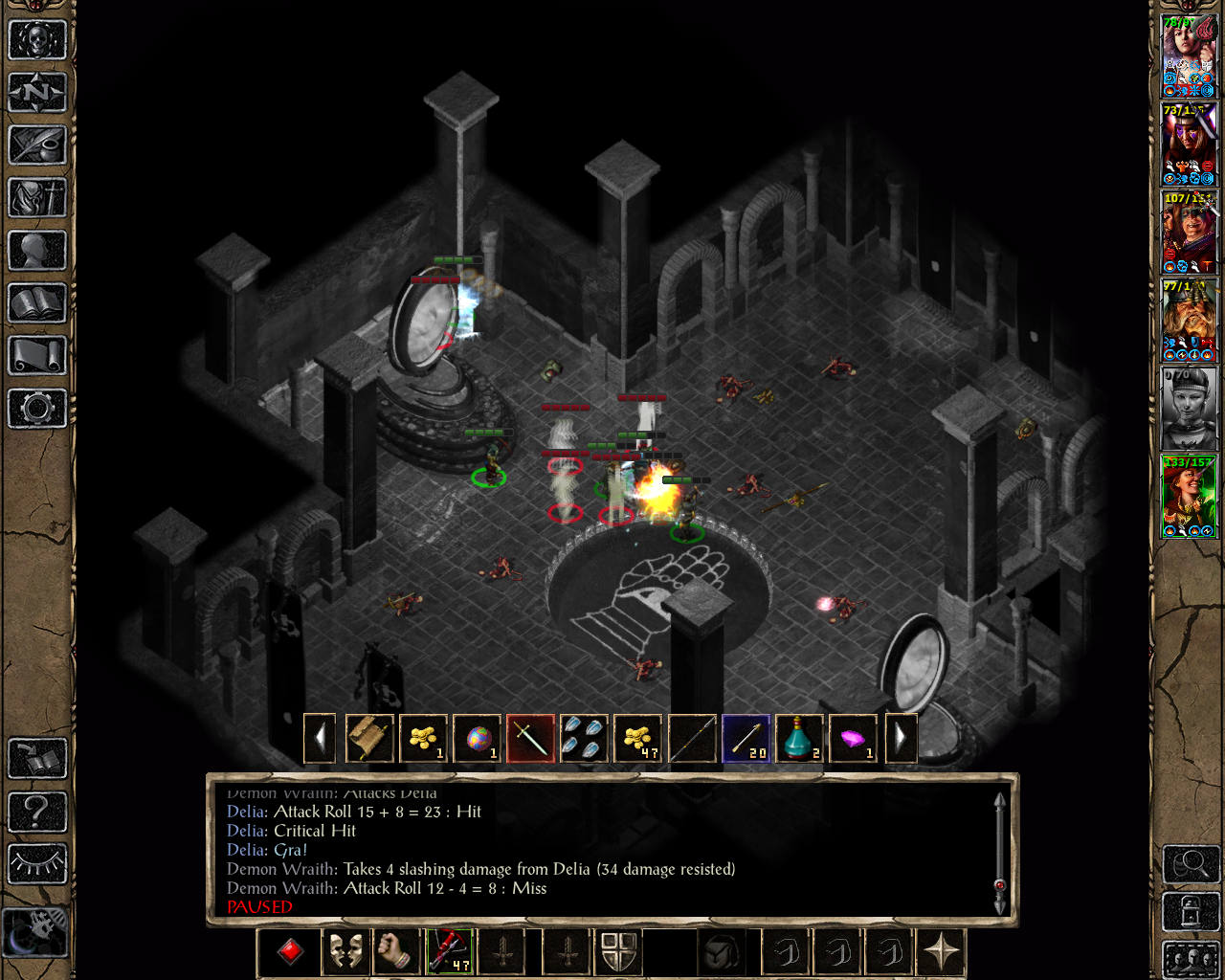The height and width of the screenshot is (980, 1225).
Task: Pick up the pink gem
Action: [x=852, y=739]
